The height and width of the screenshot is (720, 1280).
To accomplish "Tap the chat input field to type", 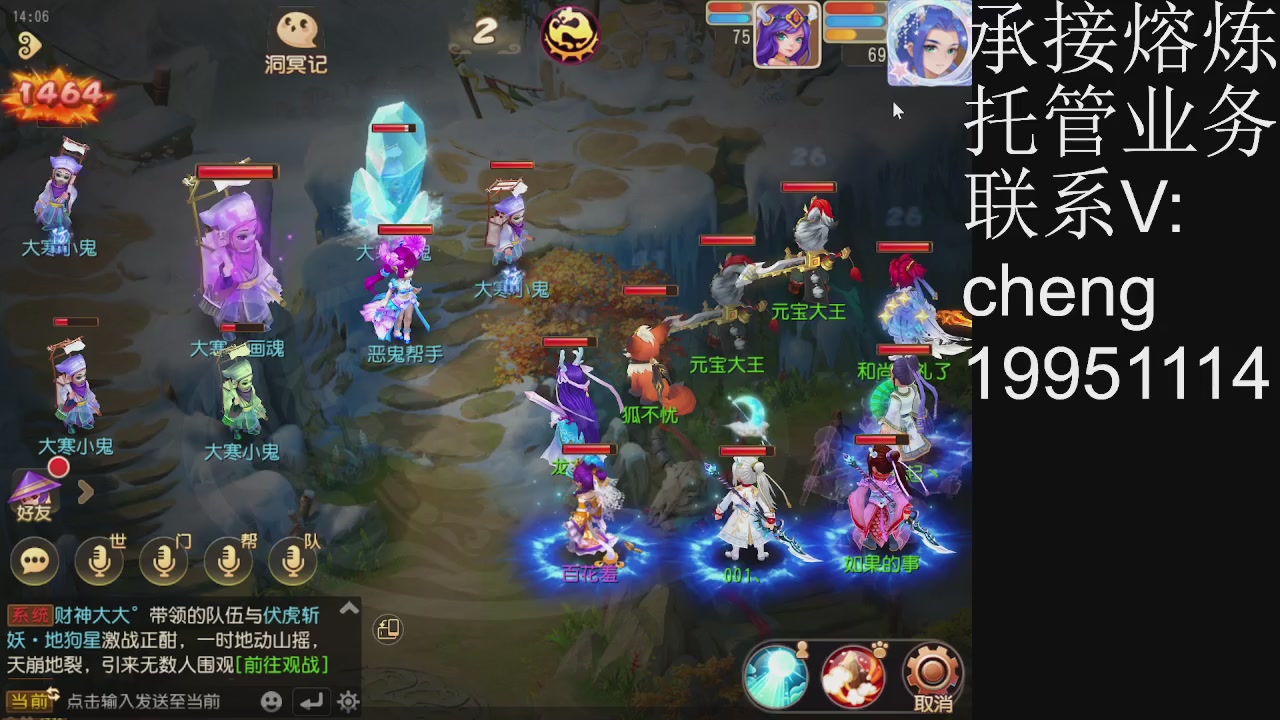I will pyautogui.click(x=150, y=703).
